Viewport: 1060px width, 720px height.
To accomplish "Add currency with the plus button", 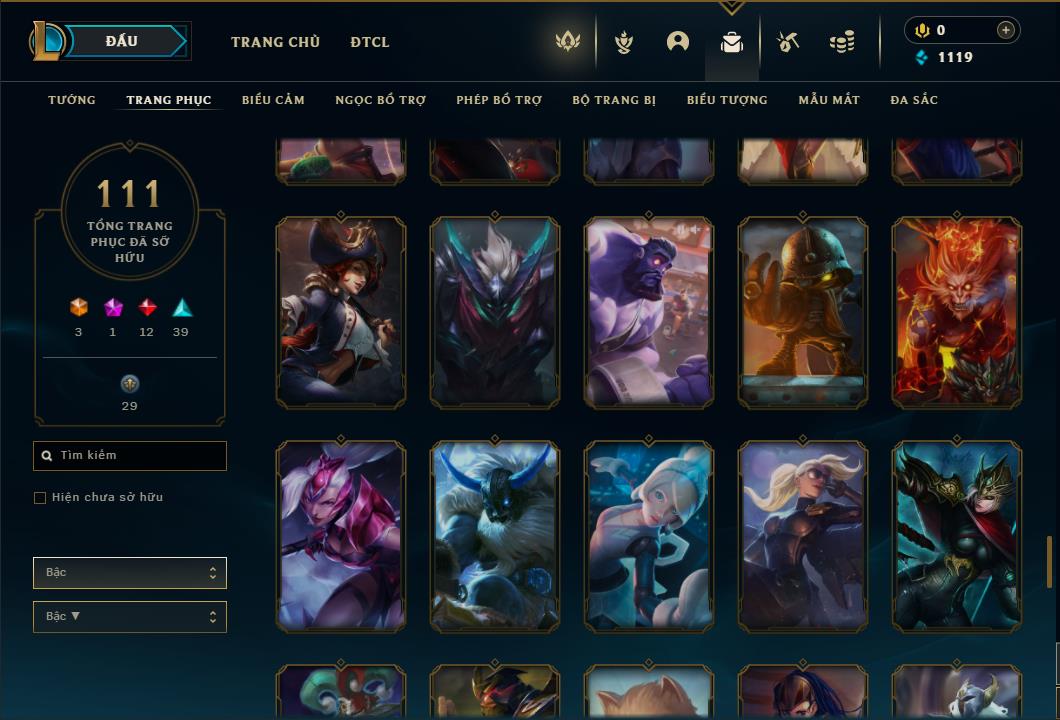I will tap(1006, 30).
